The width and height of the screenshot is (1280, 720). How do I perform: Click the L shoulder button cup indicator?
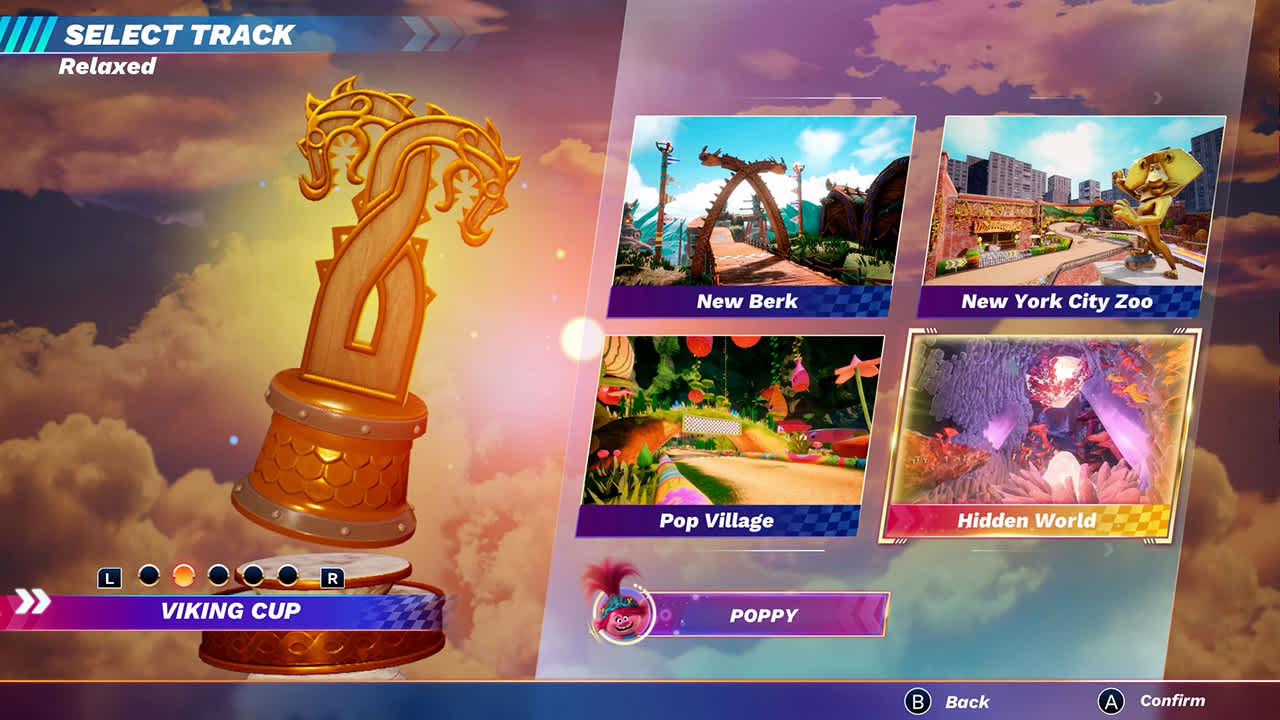[x=110, y=578]
